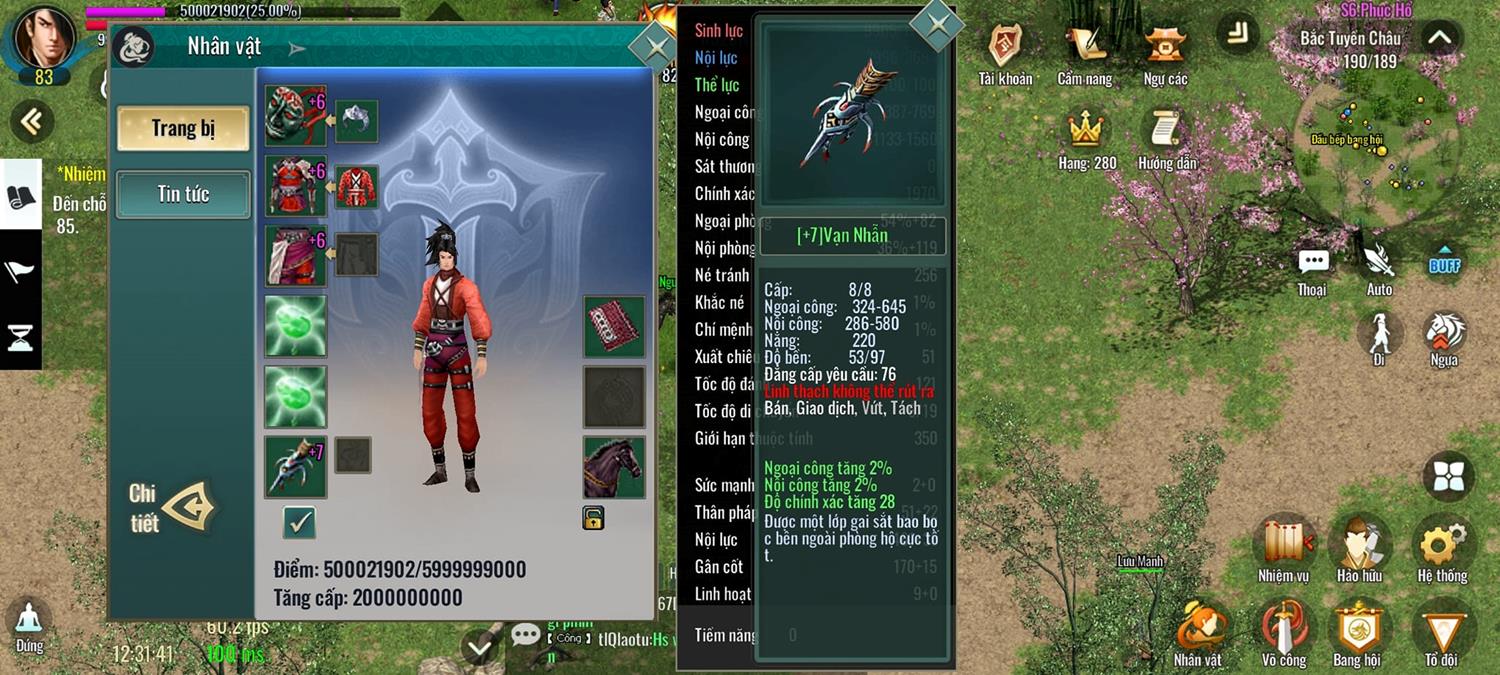Open the Tin tức tab
The image size is (1500, 675).
(x=183, y=194)
